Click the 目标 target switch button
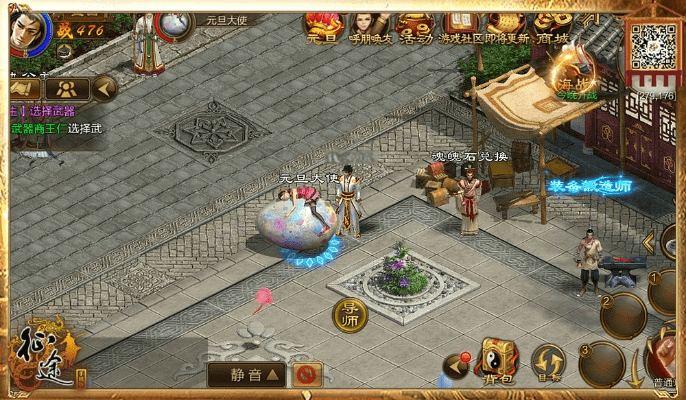The height and width of the screenshot is (400, 686). [548, 362]
